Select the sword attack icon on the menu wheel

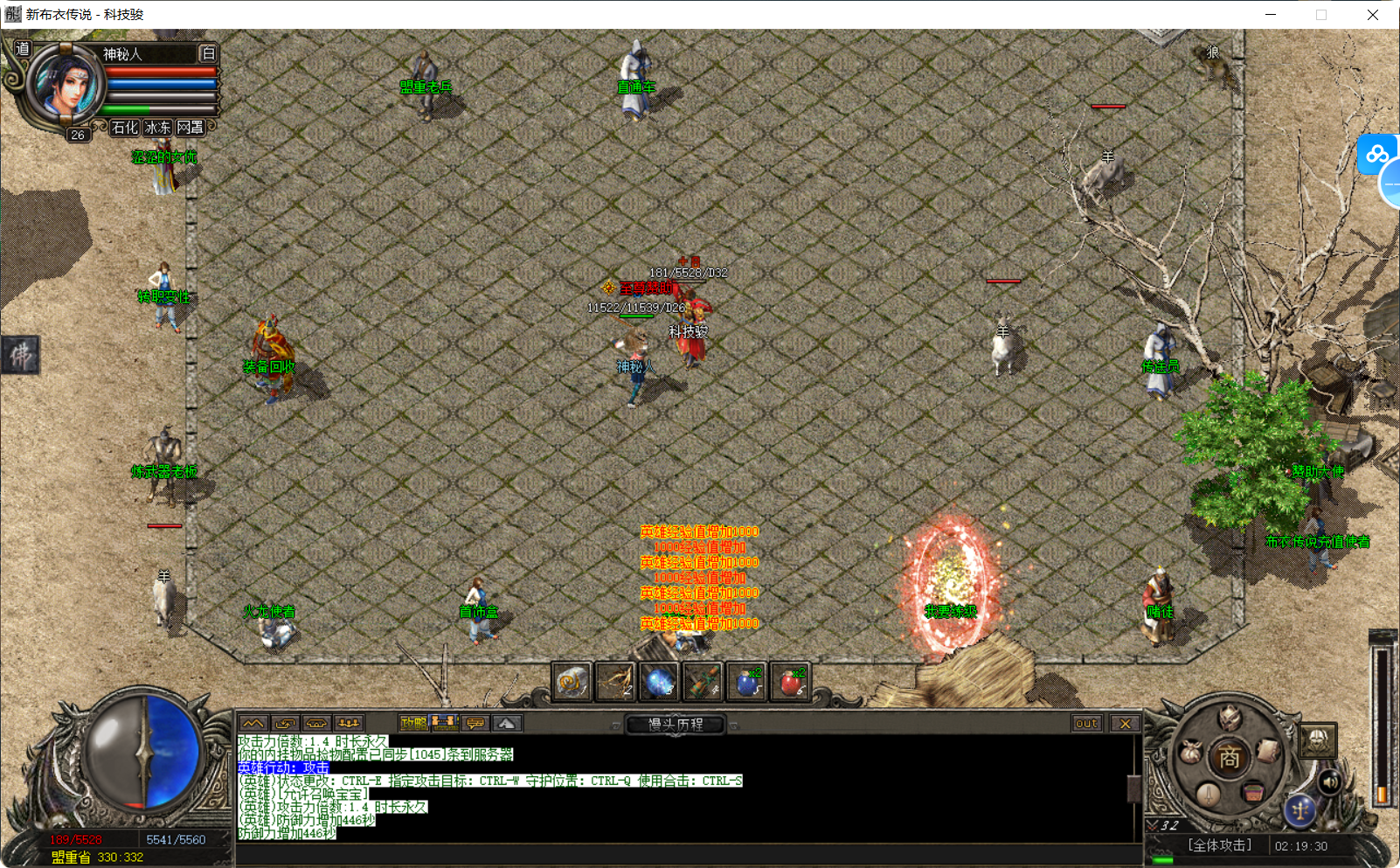(x=1208, y=795)
